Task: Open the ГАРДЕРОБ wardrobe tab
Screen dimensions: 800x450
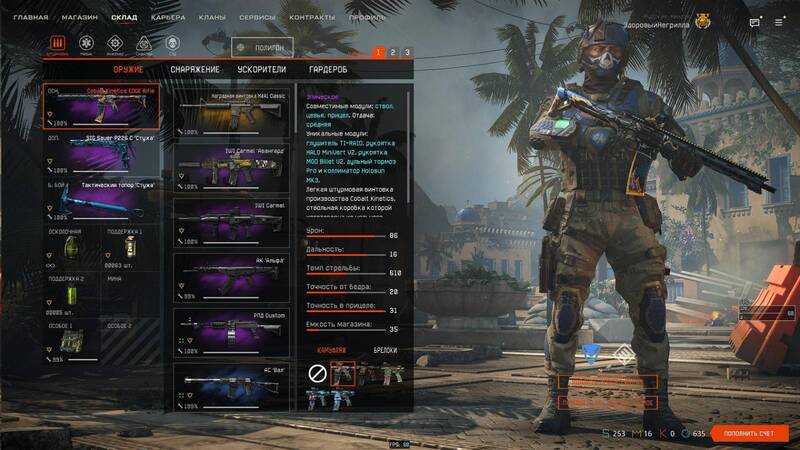Action: tap(328, 69)
